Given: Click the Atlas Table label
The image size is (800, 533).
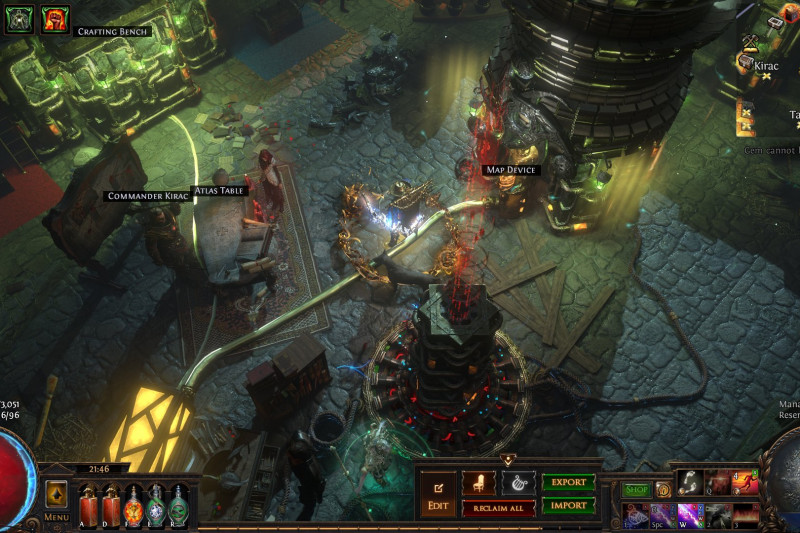Looking at the screenshot, I should pyautogui.click(x=218, y=189).
